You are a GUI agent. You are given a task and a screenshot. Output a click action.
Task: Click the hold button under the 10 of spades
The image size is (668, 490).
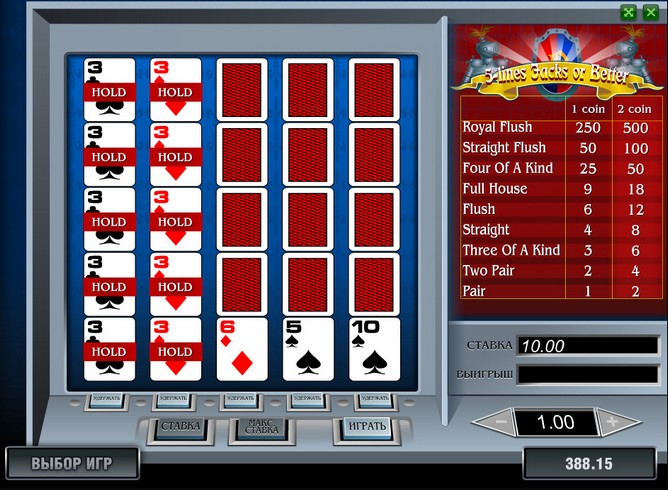pyautogui.click(x=373, y=399)
